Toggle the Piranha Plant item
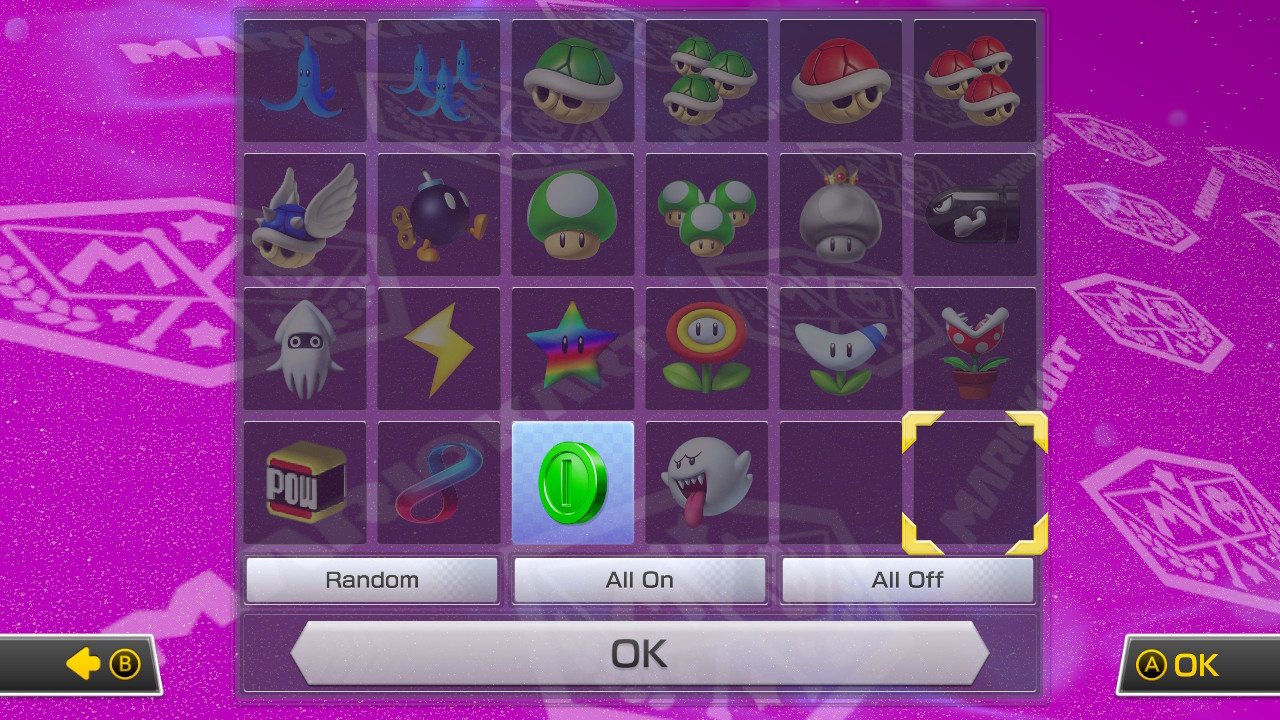The image size is (1280, 720). pyautogui.click(x=975, y=348)
